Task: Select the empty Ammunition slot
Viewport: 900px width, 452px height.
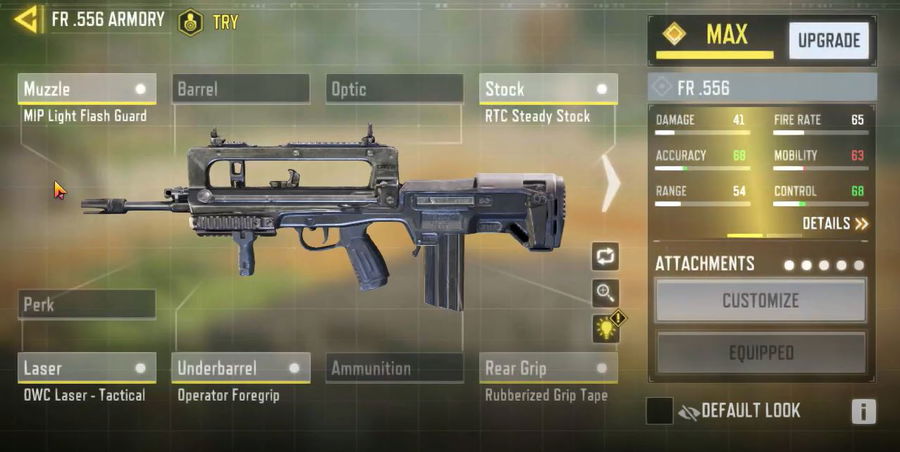Action: 394,368
